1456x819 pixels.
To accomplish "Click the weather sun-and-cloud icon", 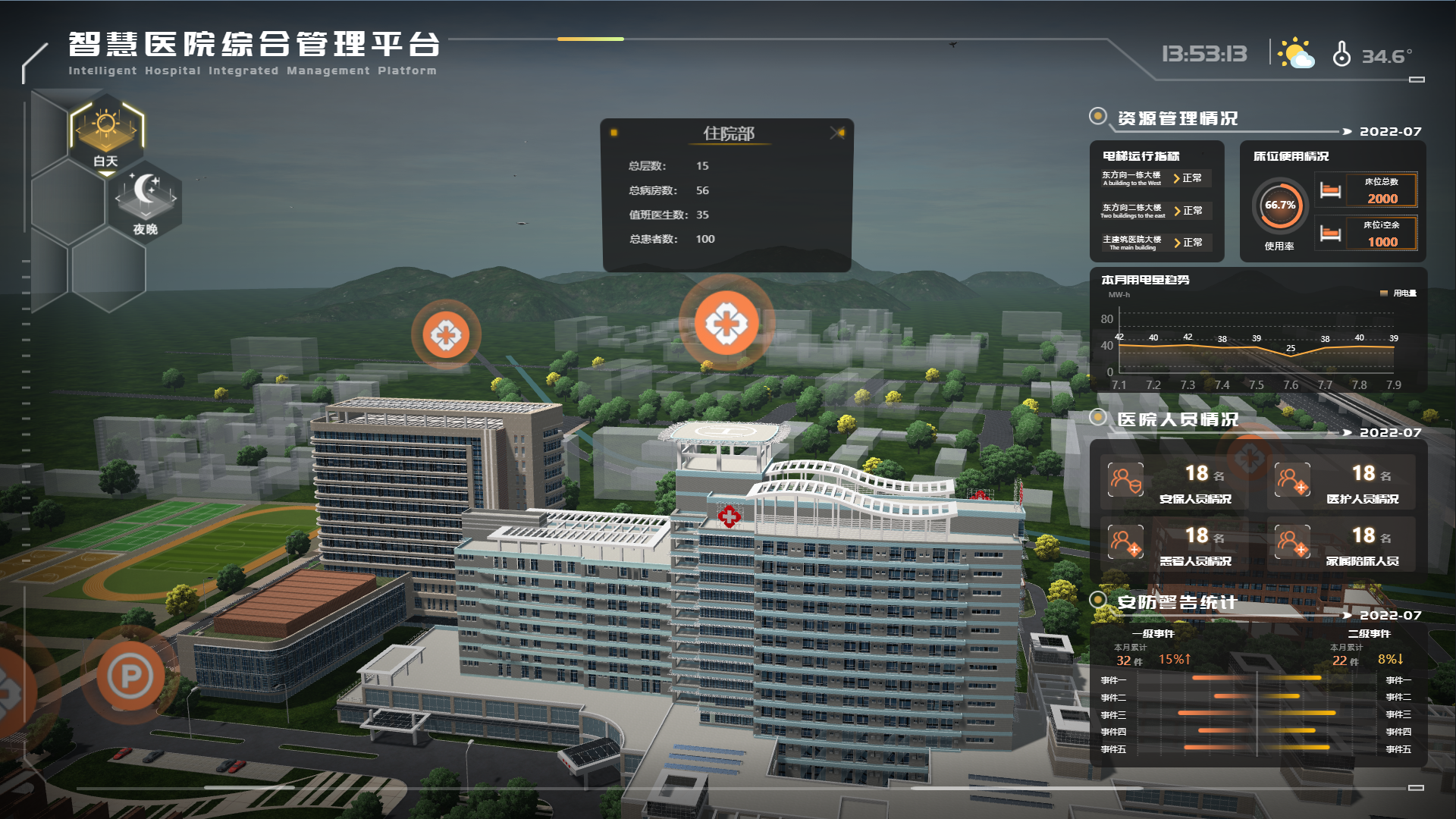I will [x=1296, y=52].
